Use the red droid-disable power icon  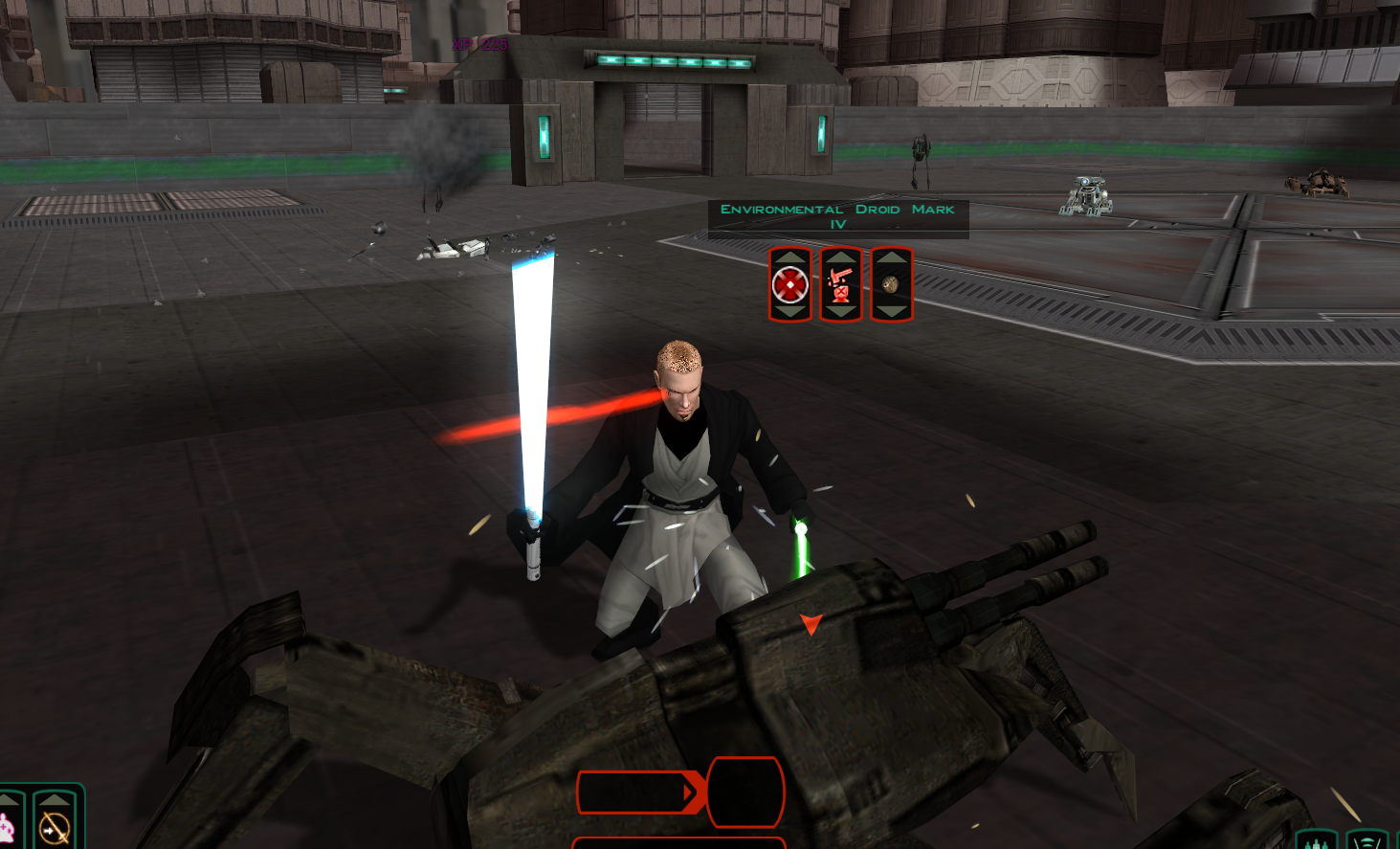[x=841, y=284]
